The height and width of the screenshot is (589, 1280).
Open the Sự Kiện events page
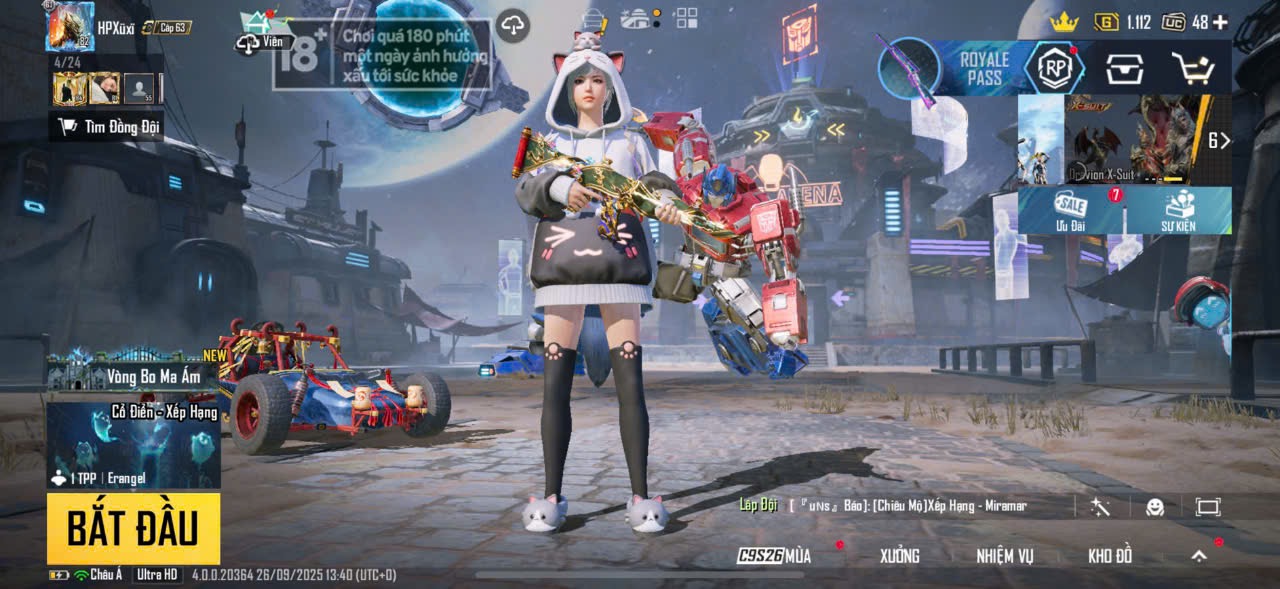click(1179, 210)
